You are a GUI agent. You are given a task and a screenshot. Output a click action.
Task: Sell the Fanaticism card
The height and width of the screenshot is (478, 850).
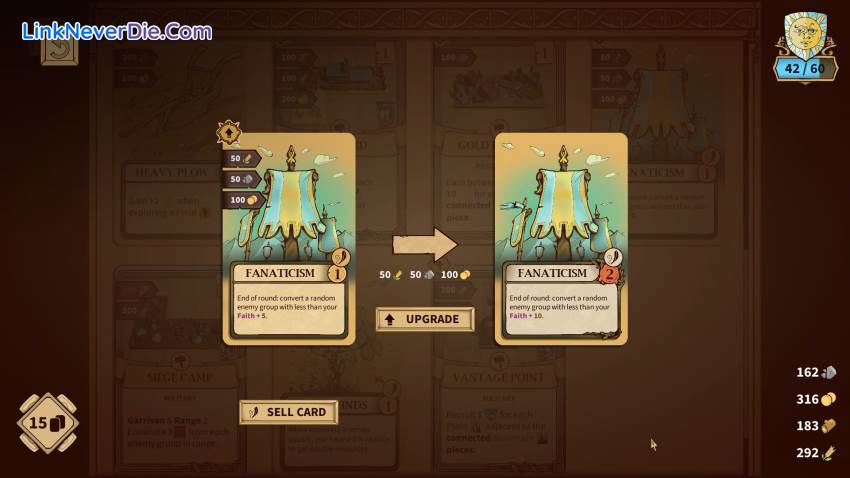(x=288, y=411)
